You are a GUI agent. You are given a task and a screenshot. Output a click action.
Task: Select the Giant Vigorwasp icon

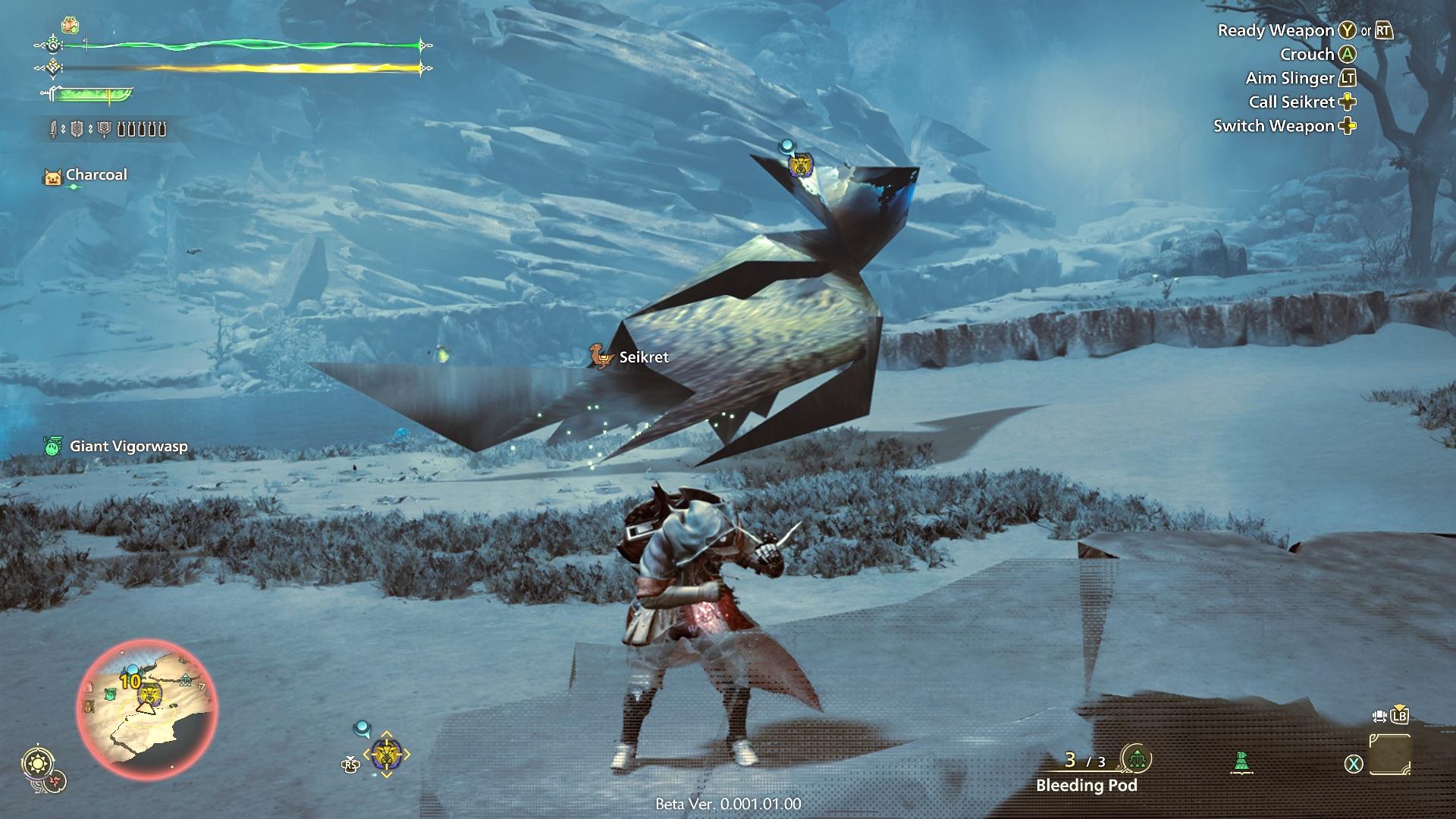tap(52, 447)
